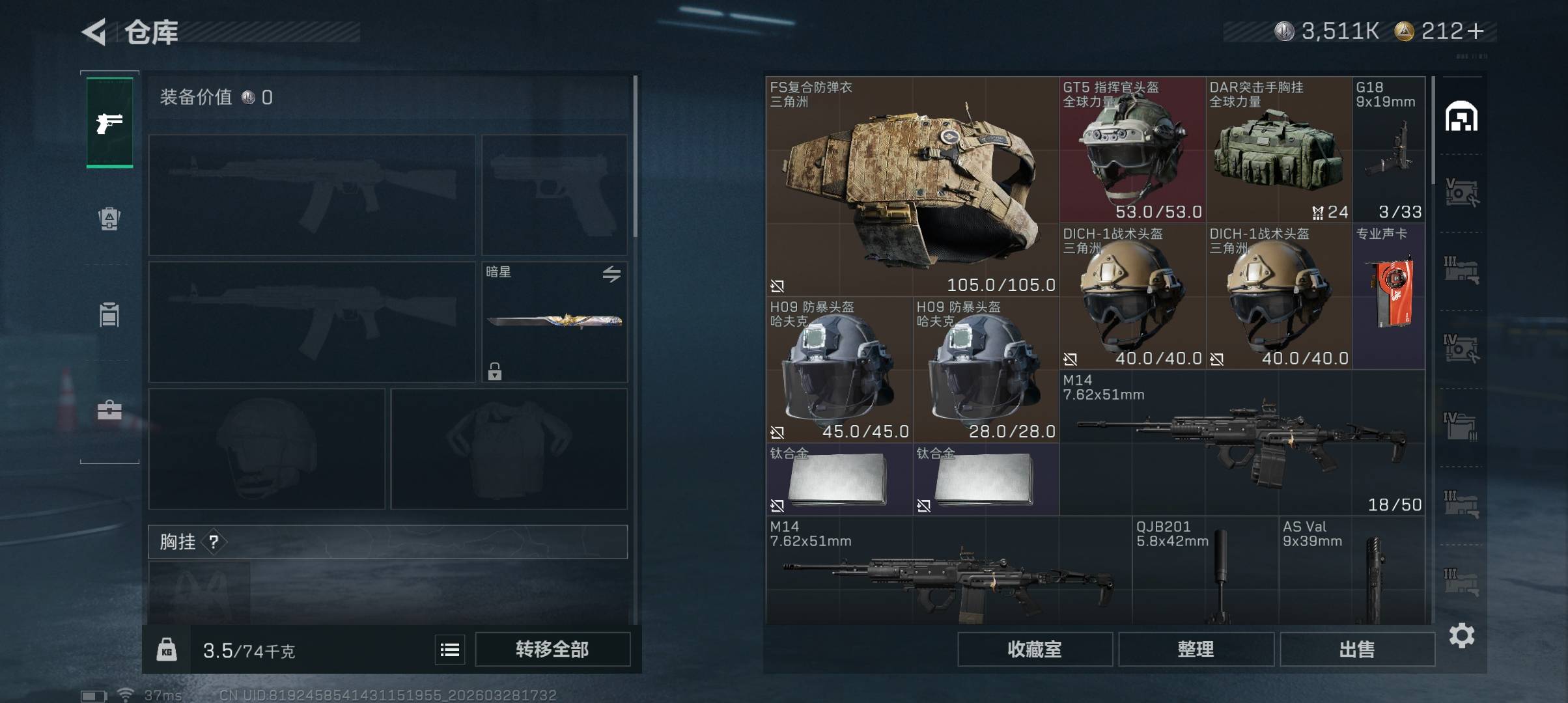Sort the stash with 整理
This screenshot has width=1568, height=703.
[x=1196, y=649]
